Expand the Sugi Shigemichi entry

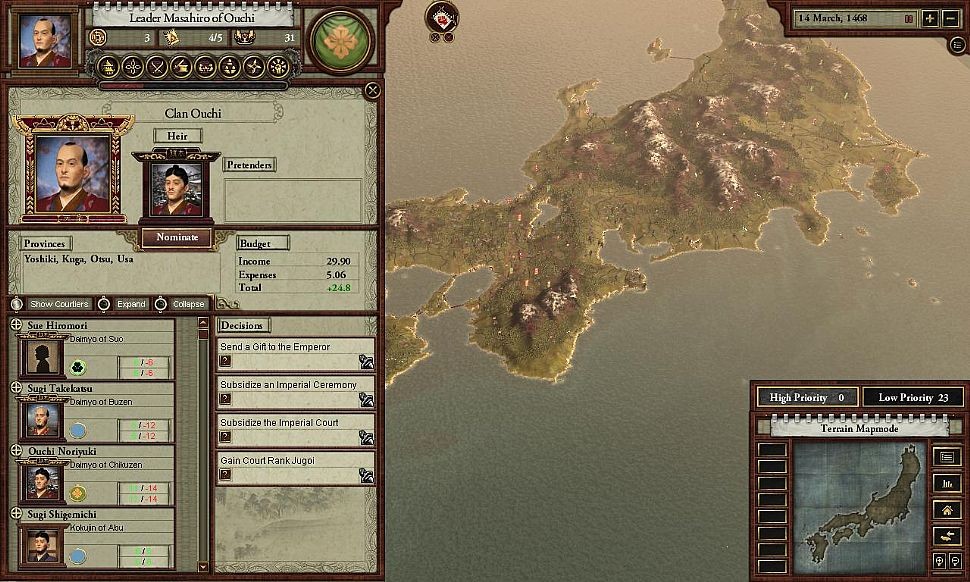(x=16, y=513)
